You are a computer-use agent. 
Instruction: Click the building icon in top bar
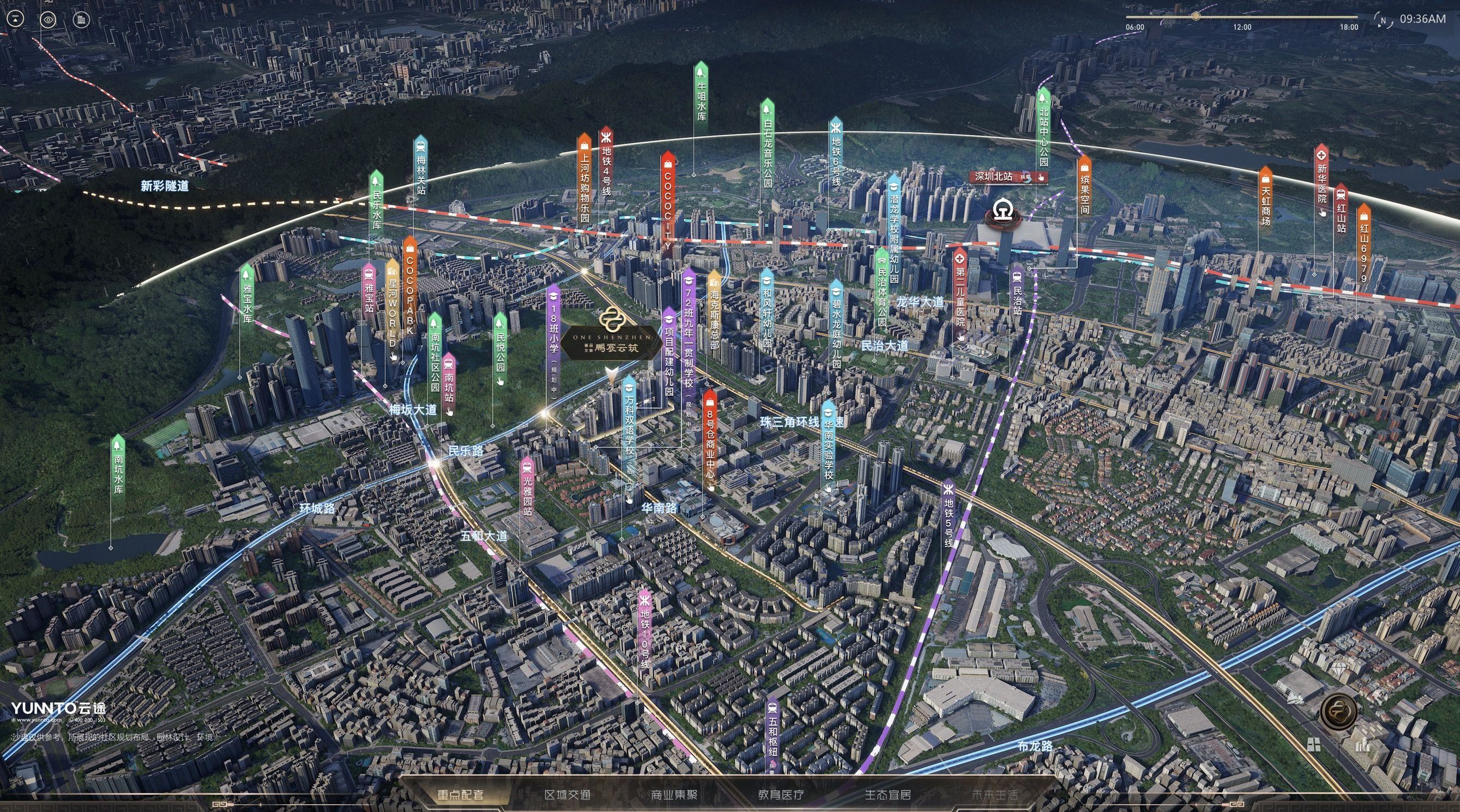[x=81, y=20]
